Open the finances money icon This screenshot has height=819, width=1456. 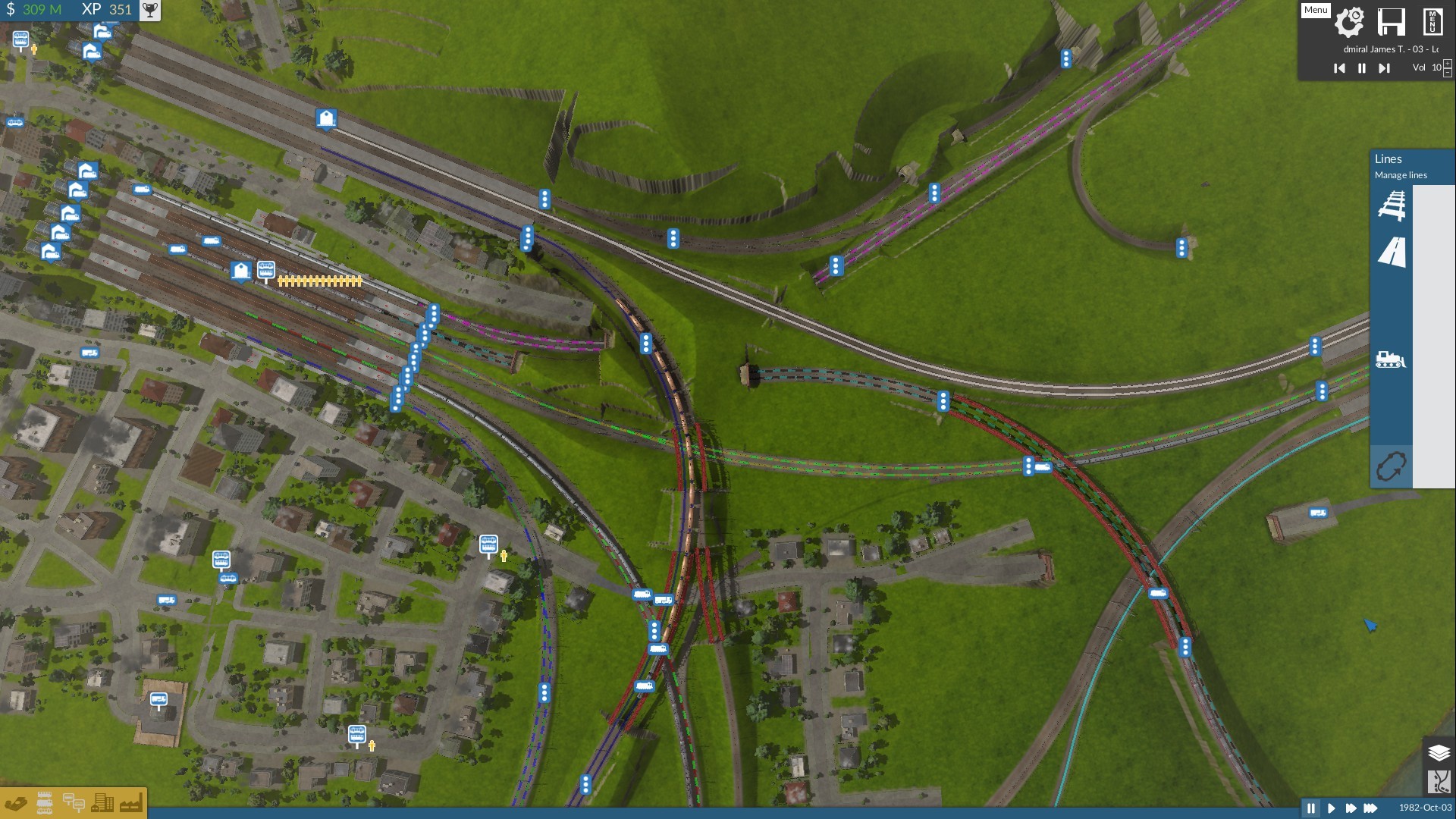[16, 803]
